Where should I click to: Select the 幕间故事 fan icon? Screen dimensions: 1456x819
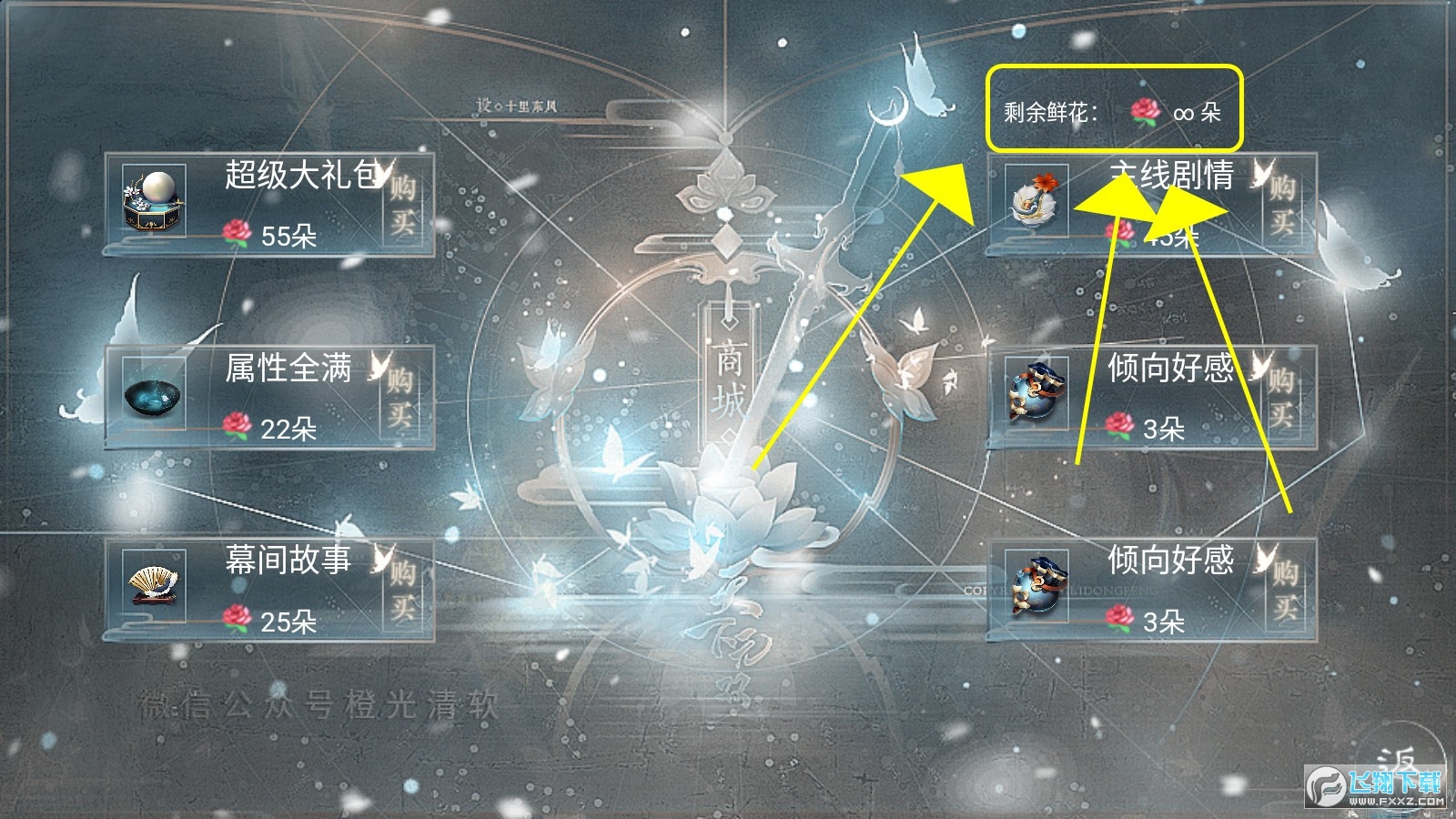tap(153, 587)
